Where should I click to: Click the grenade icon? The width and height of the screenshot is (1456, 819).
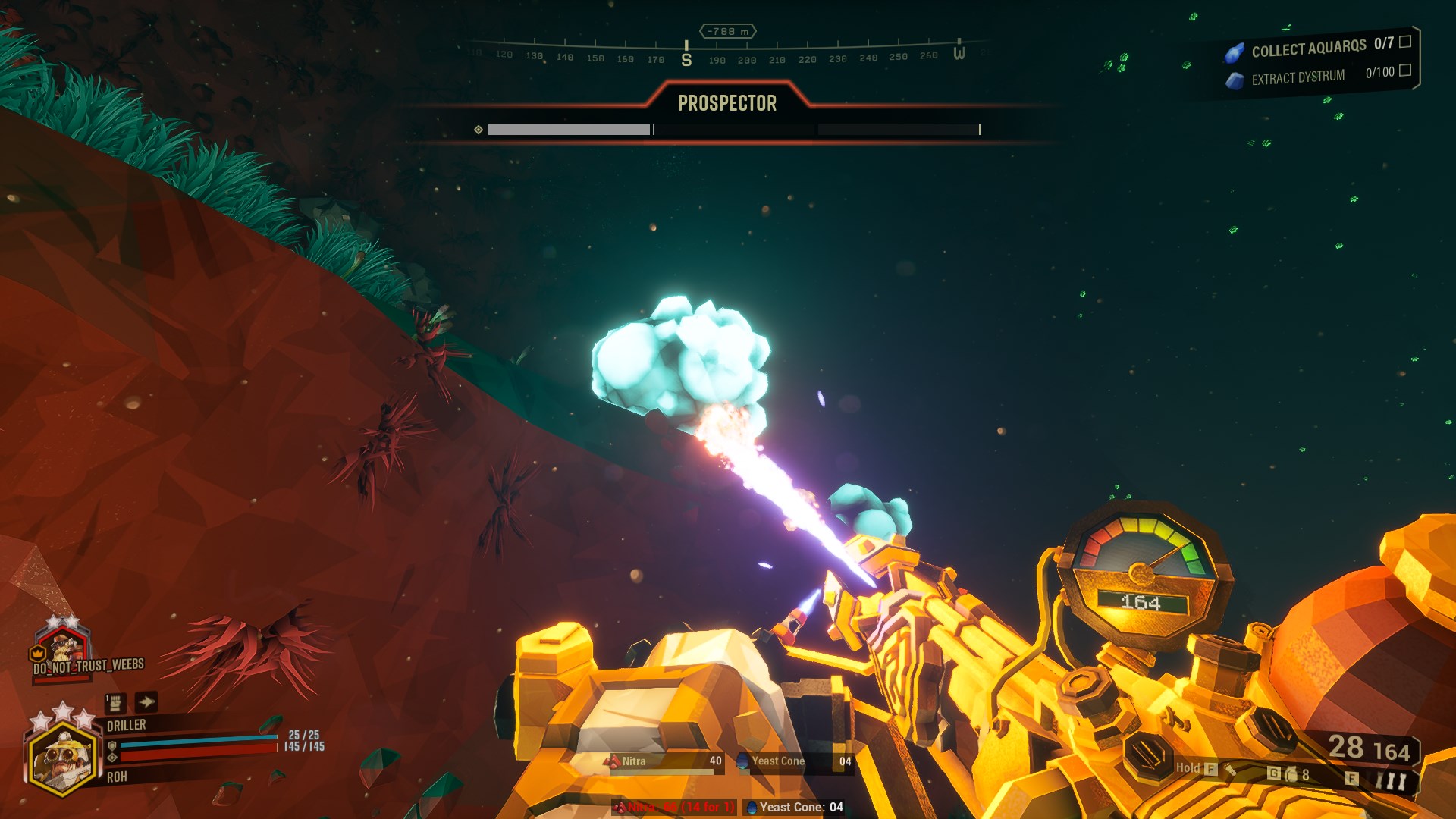[x=1291, y=774]
